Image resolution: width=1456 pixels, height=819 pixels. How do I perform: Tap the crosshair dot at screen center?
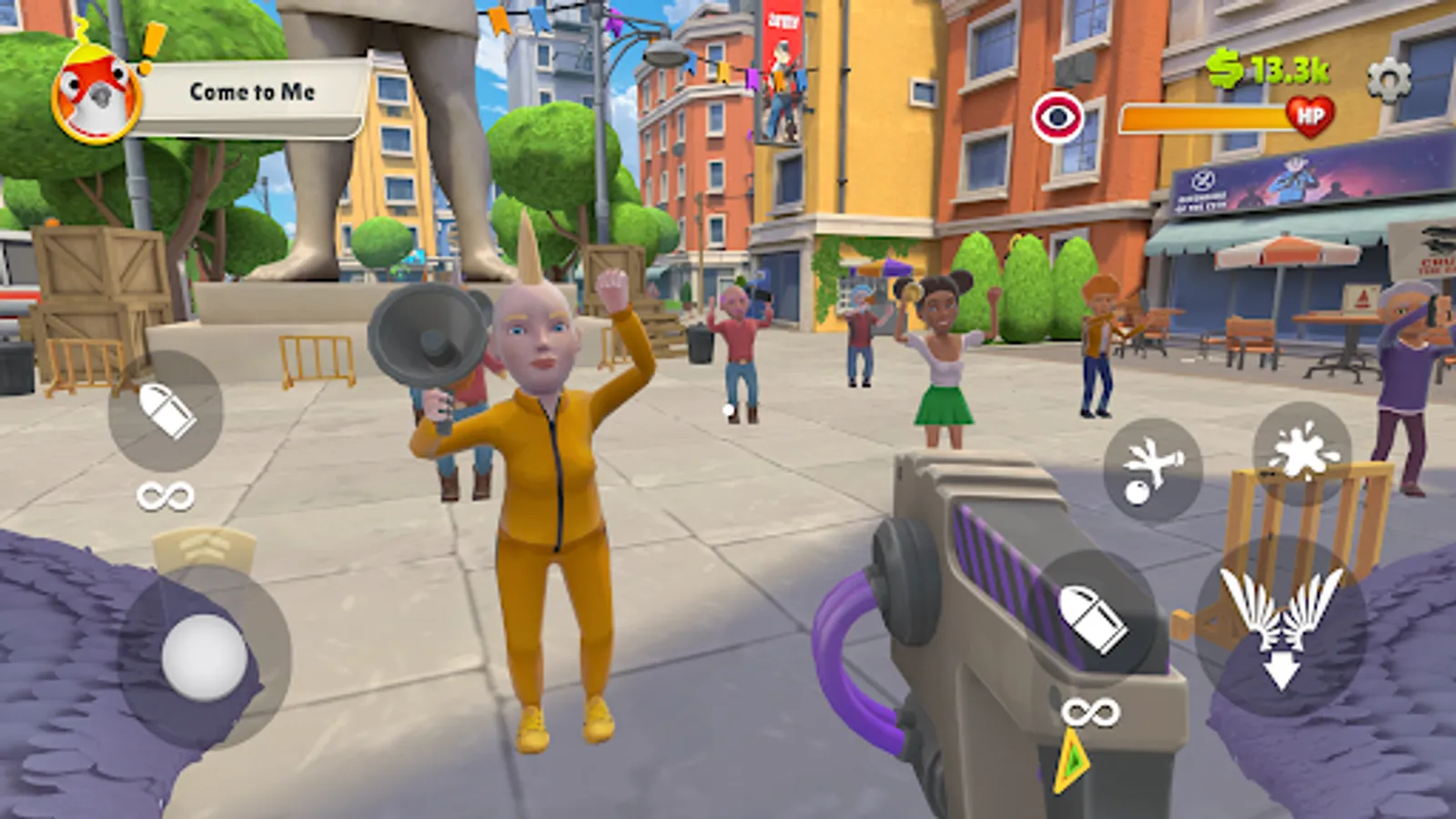pos(728,409)
